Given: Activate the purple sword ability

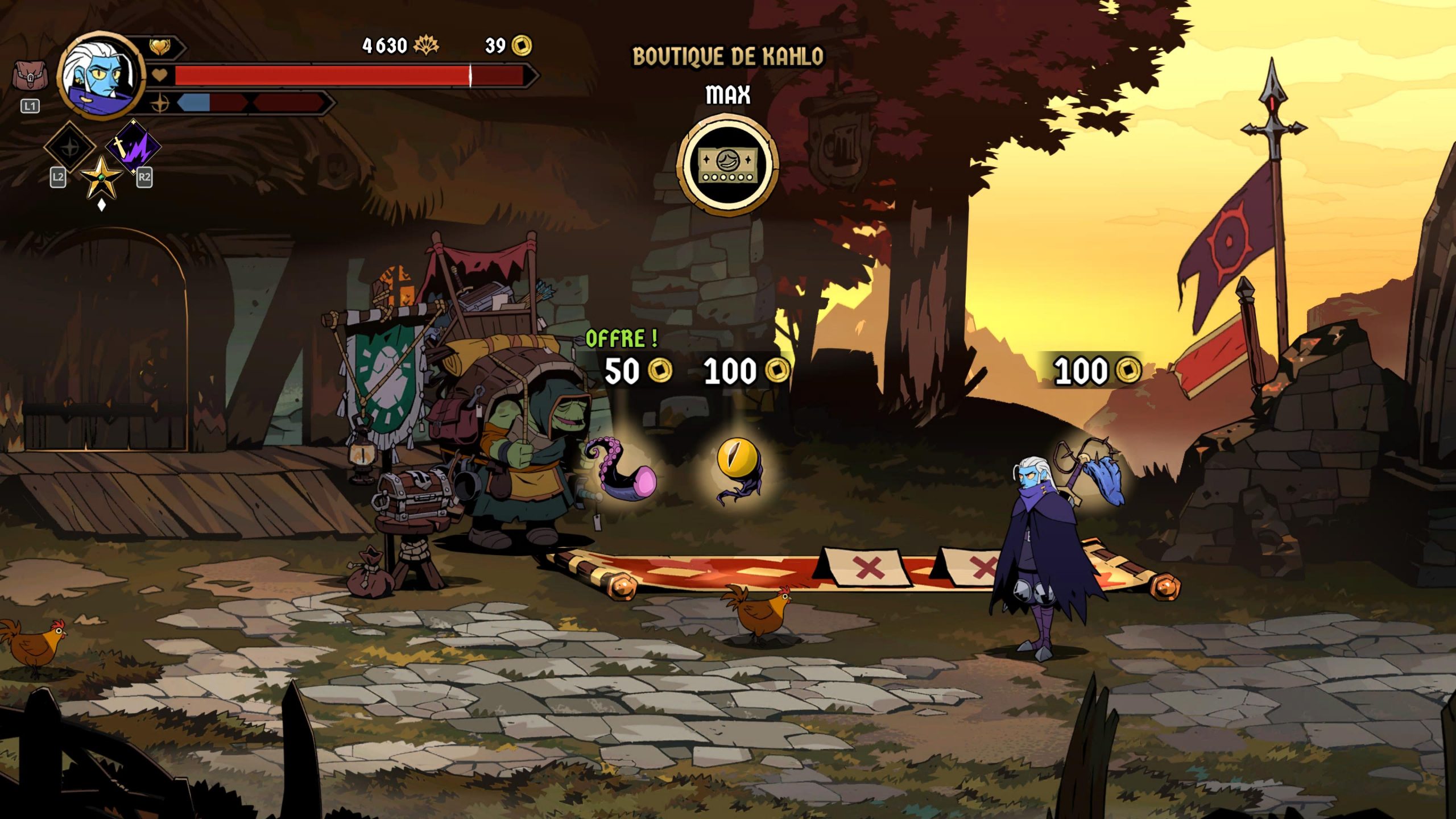Looking at the screenshot, I should tap(134, 147).
